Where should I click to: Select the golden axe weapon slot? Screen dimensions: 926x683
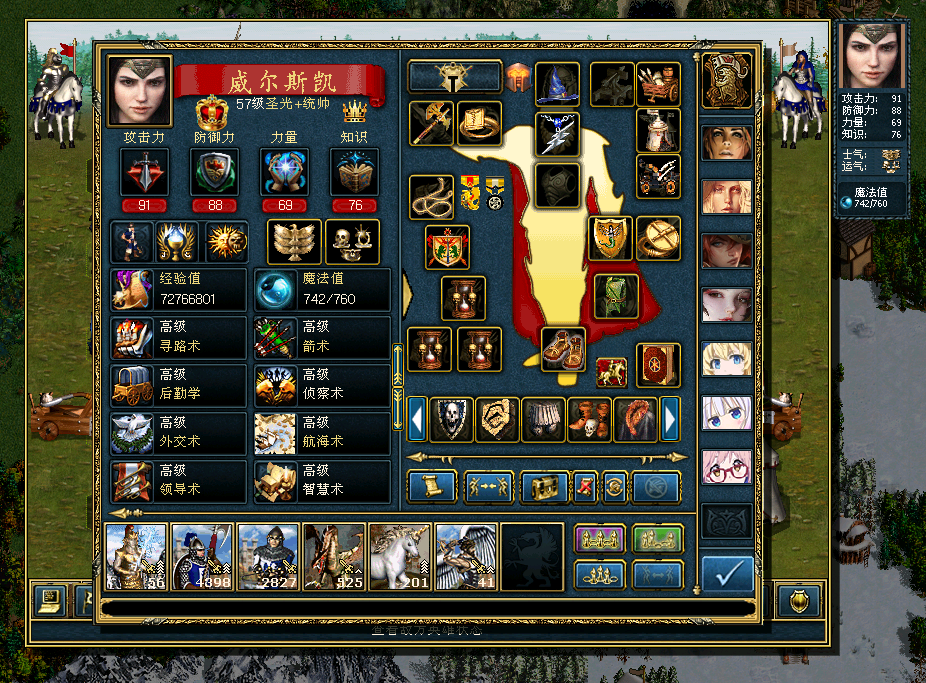432,123
